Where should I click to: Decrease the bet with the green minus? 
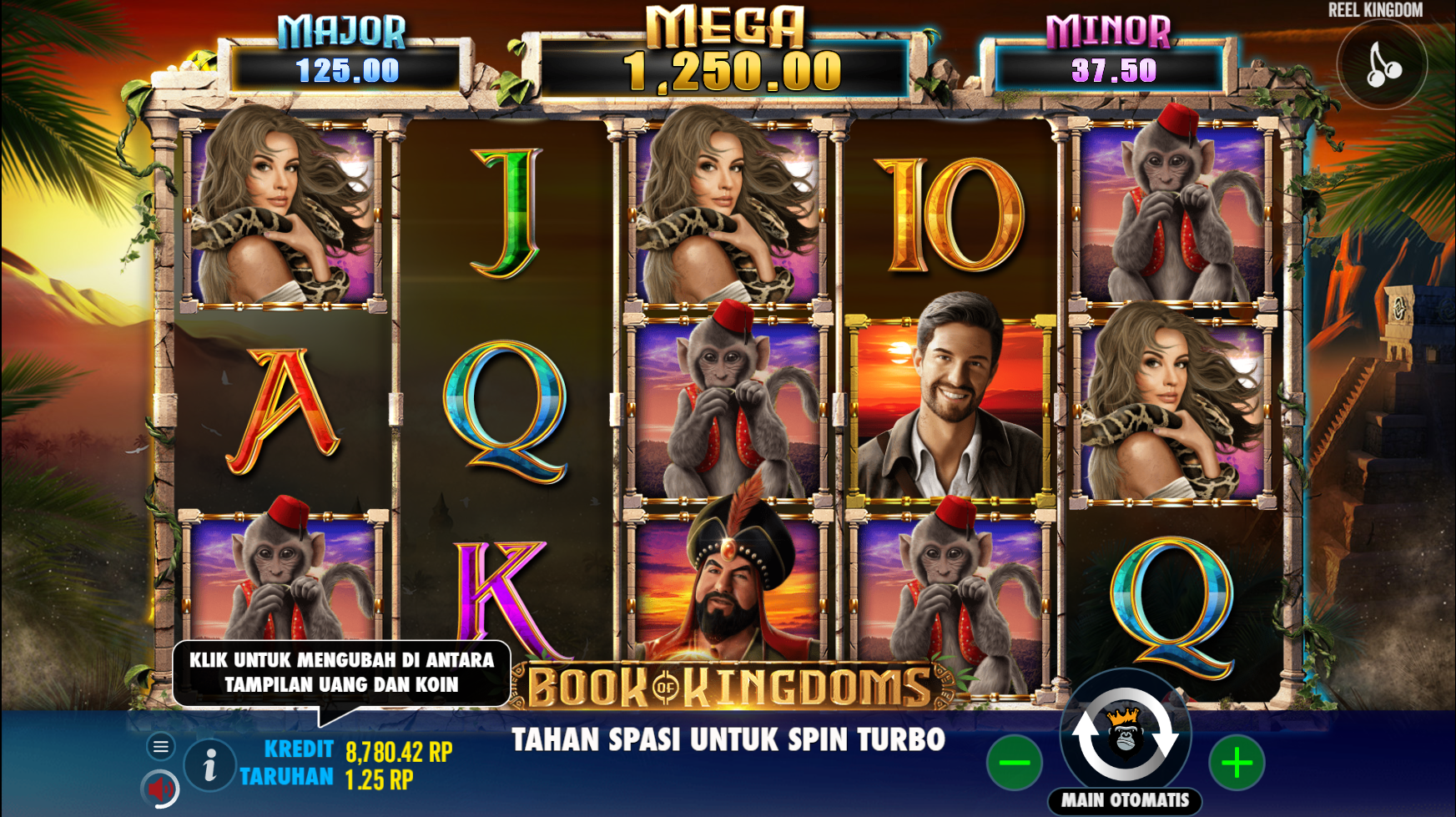pyautogui.click(x=1013, y=764)
